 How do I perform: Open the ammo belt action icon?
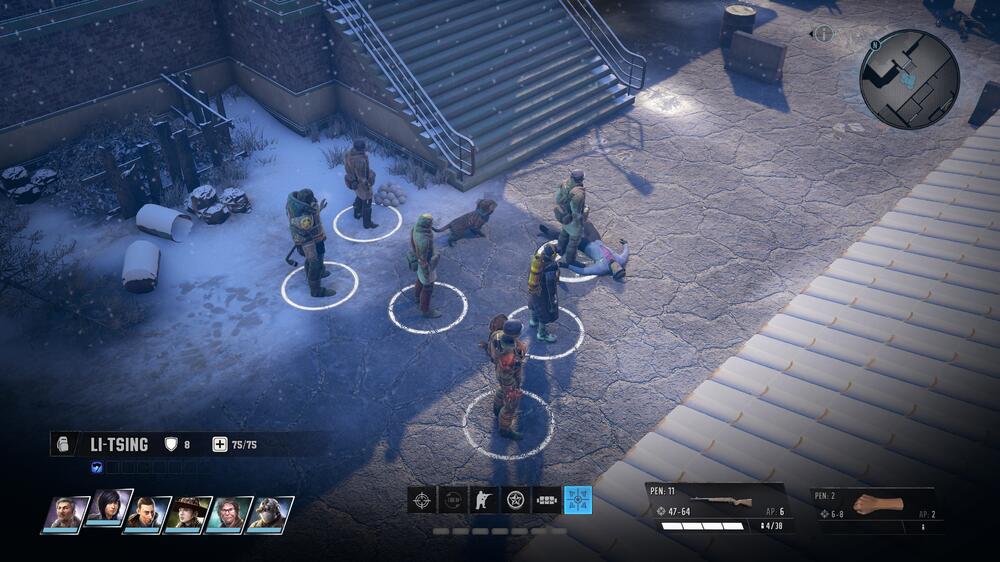tap(546, 499)
